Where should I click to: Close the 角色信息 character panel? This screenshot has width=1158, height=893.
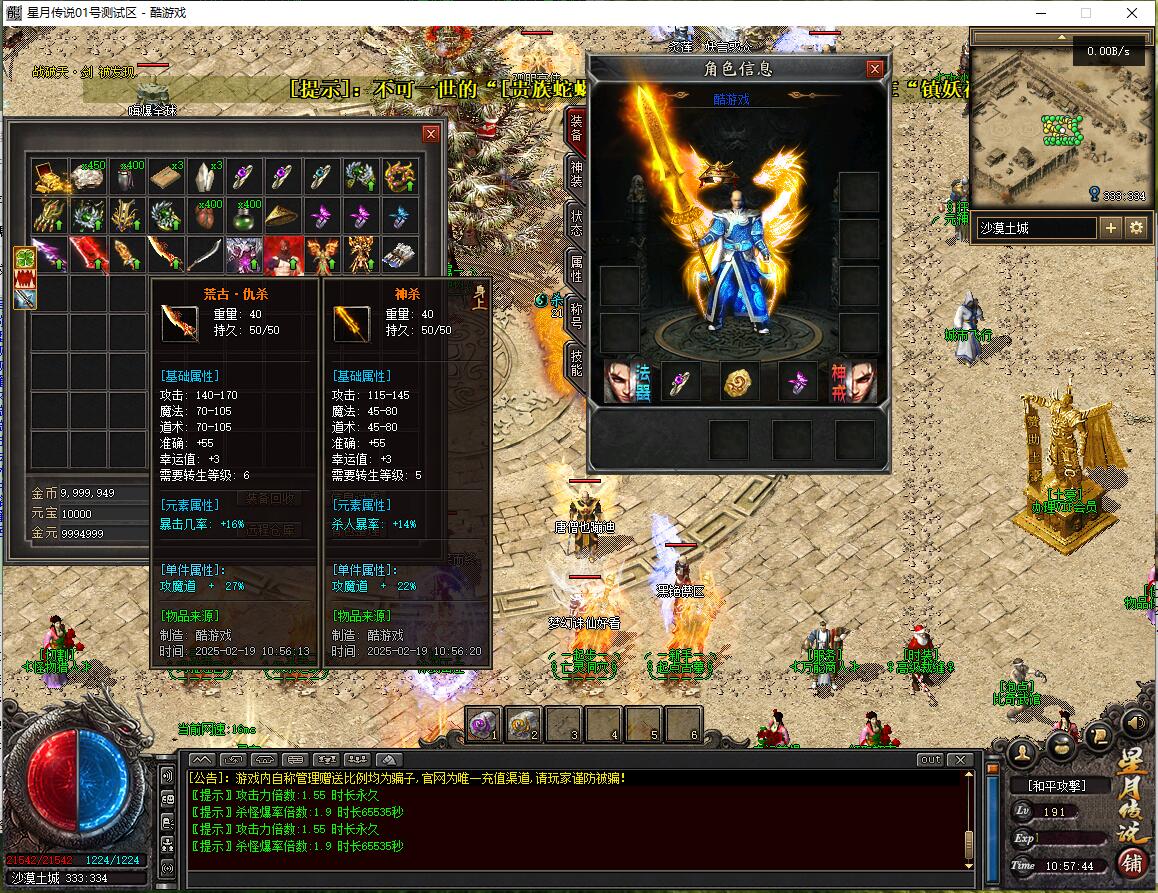[875, 69]
